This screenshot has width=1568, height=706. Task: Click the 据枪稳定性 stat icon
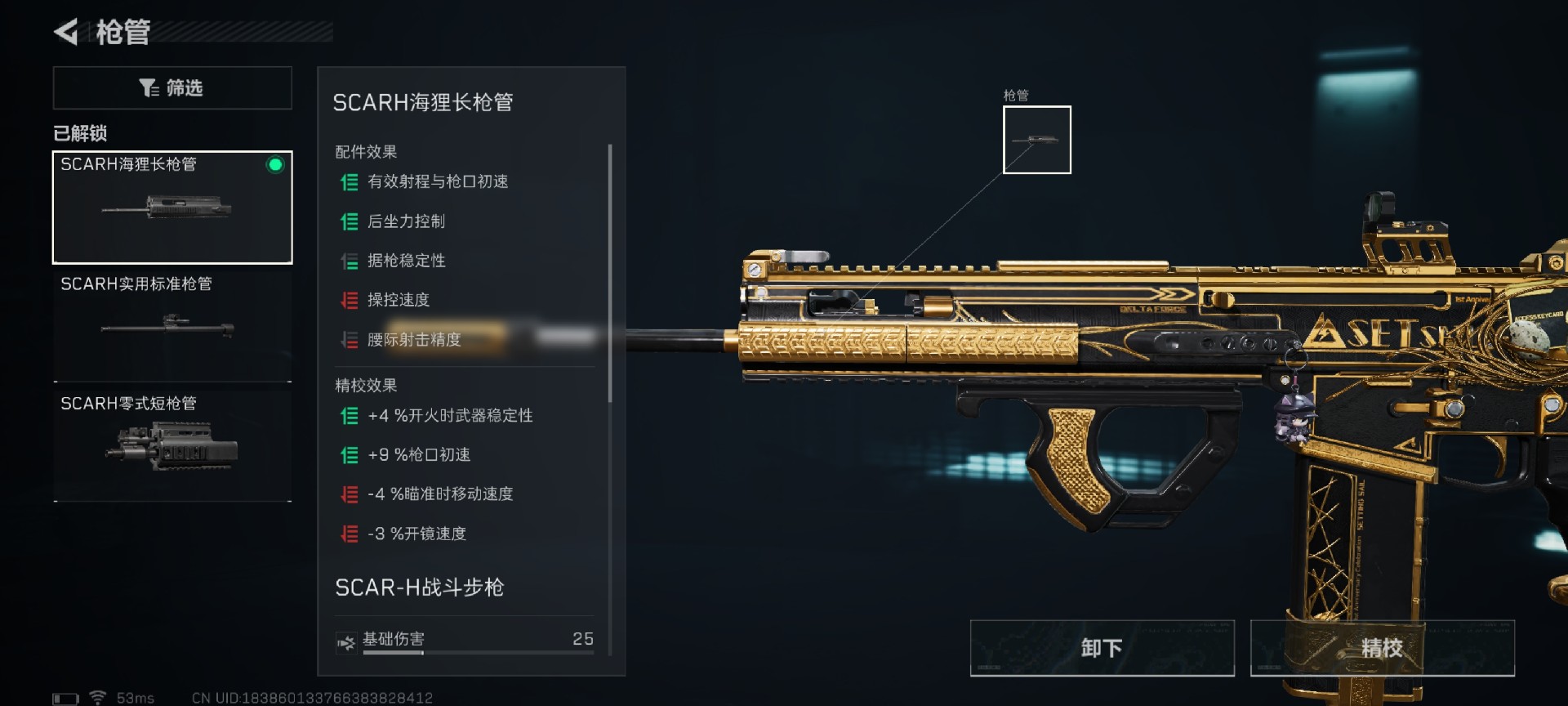coord(348,261)
